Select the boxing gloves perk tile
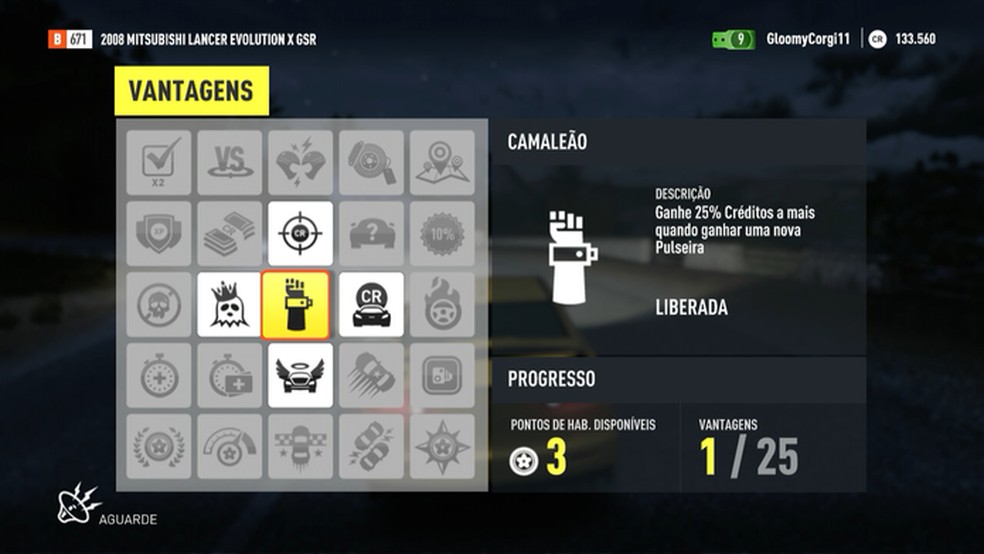984x554 pixels. pyautogui.click(x=300, y=162)
